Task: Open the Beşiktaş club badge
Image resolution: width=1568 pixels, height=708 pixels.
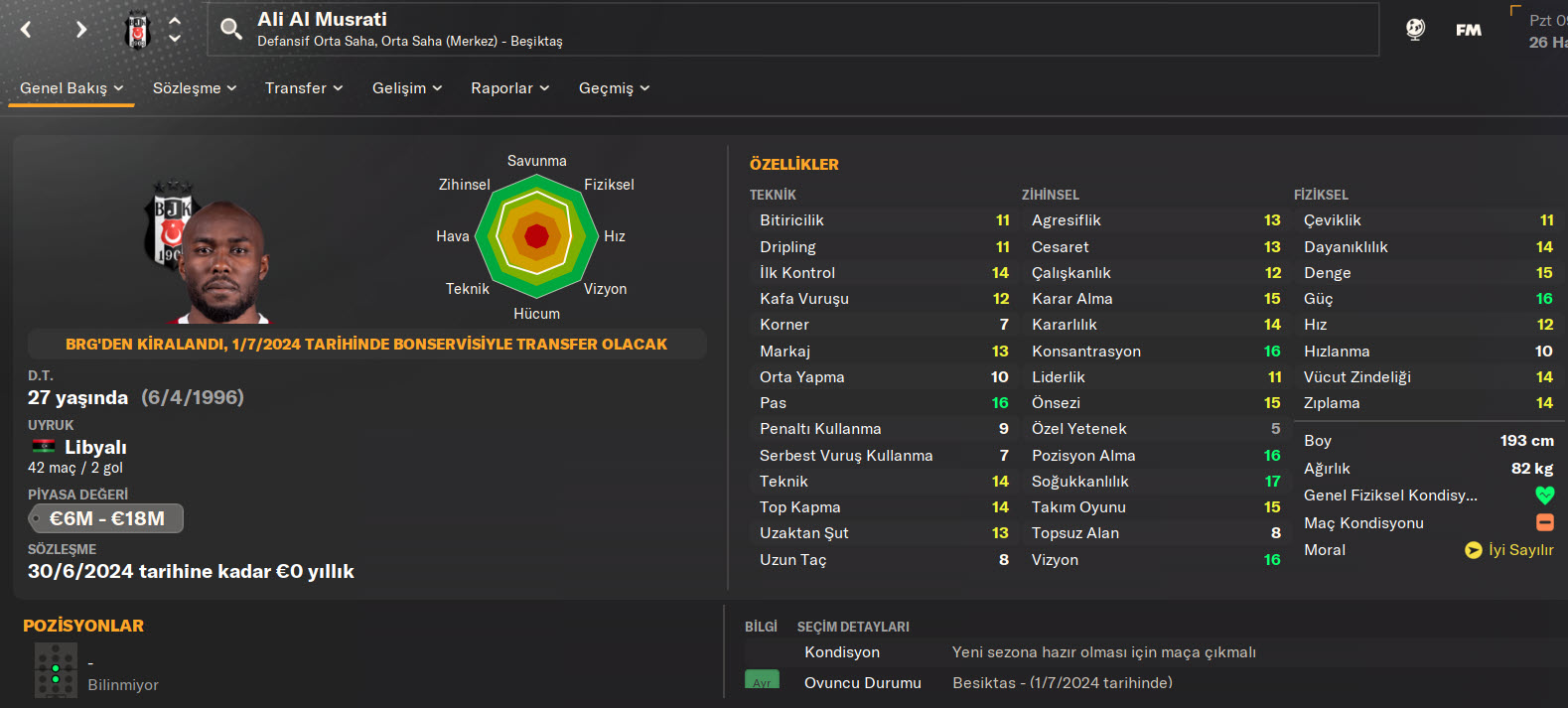Action: point(138,31)
